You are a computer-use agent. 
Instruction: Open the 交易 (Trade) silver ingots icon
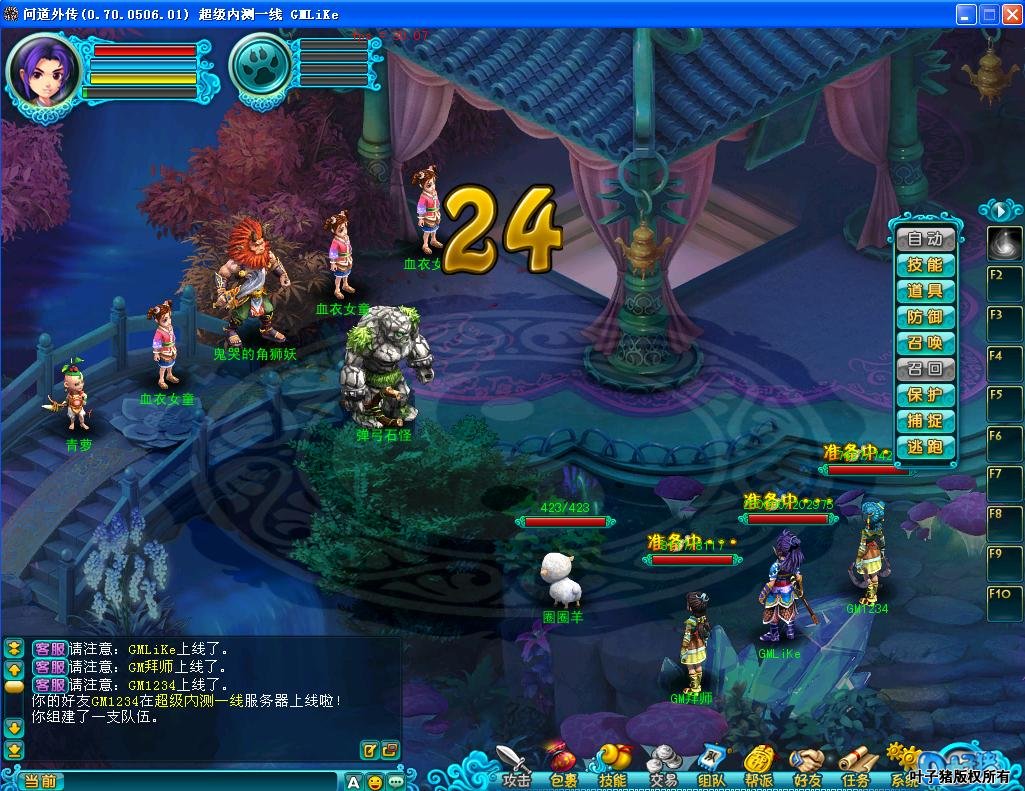point(663,764)
